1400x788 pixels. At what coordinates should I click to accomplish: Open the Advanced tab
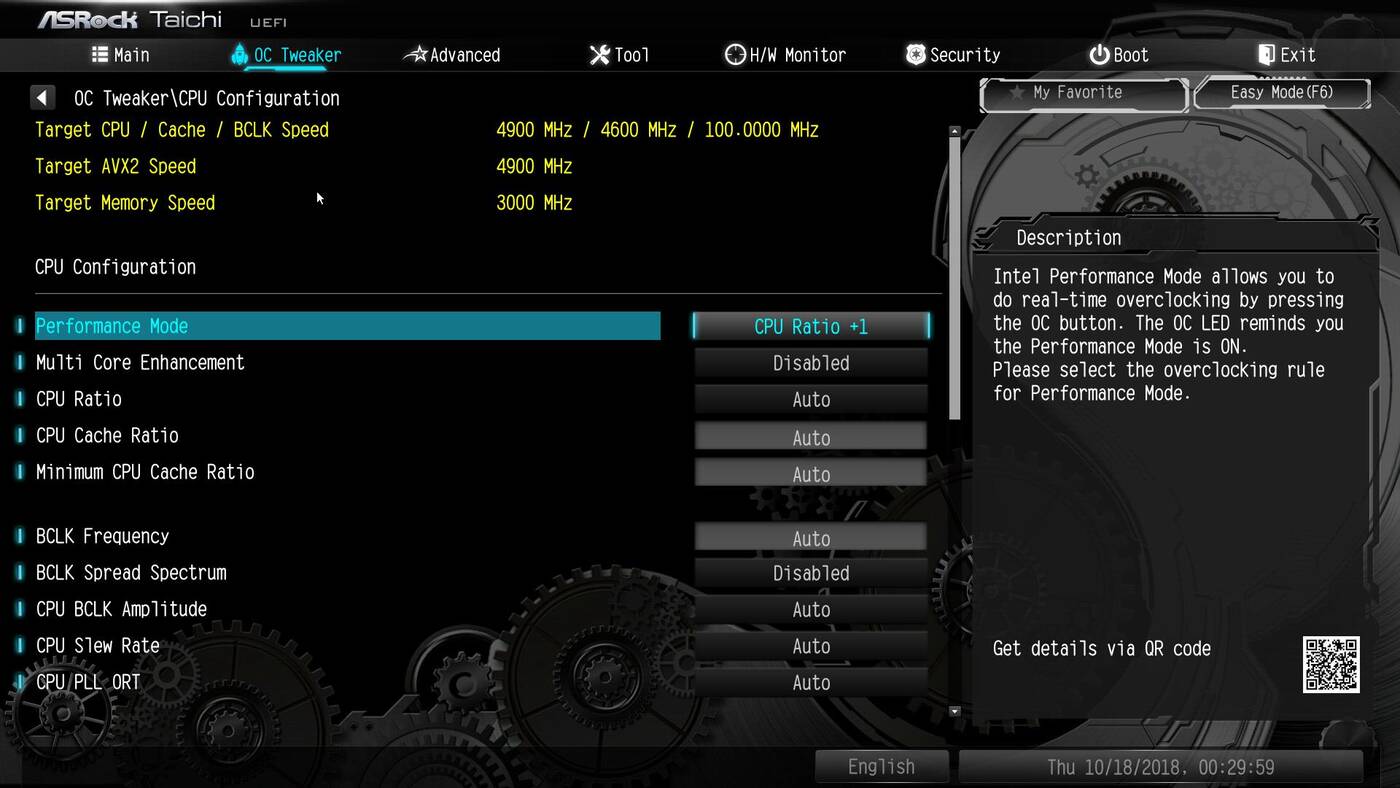452,55
